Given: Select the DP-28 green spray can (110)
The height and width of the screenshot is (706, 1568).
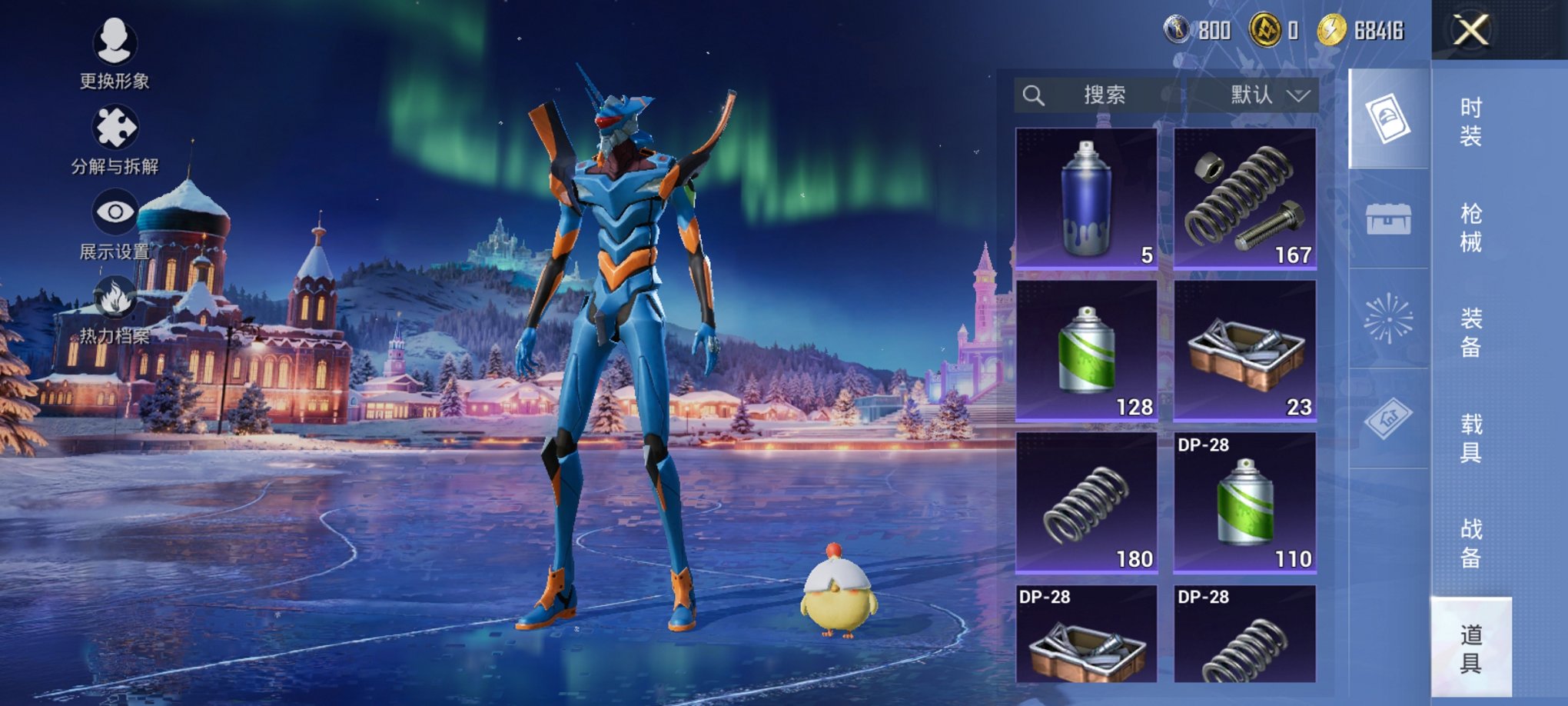Looking at the screenshot, I should [x=1245, y=503].
